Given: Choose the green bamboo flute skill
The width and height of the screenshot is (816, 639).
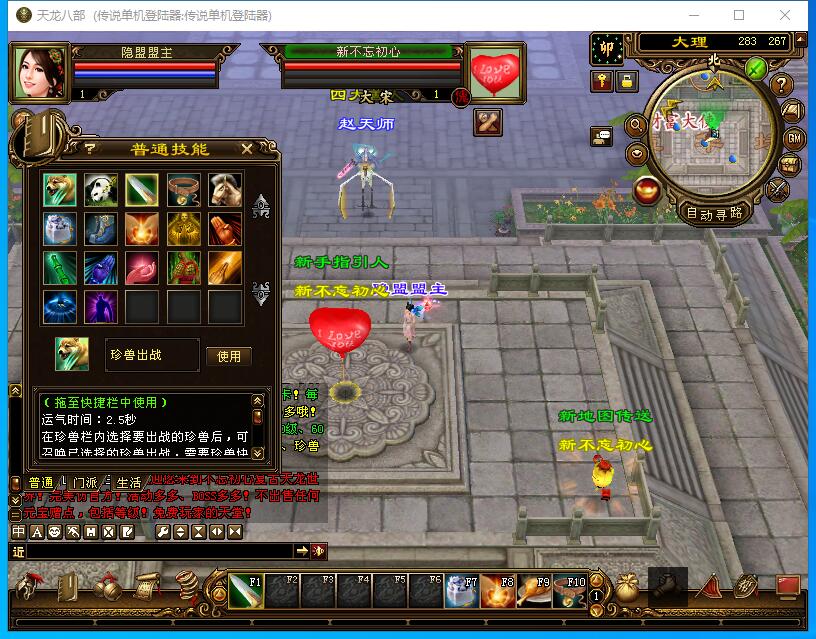Looking at the screenshot, I should click(x=59, y=268).
